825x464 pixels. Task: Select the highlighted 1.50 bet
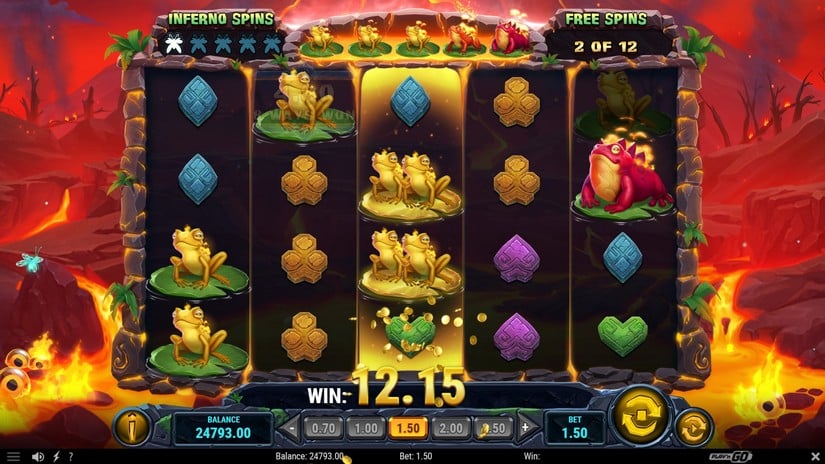coord(408,428)
